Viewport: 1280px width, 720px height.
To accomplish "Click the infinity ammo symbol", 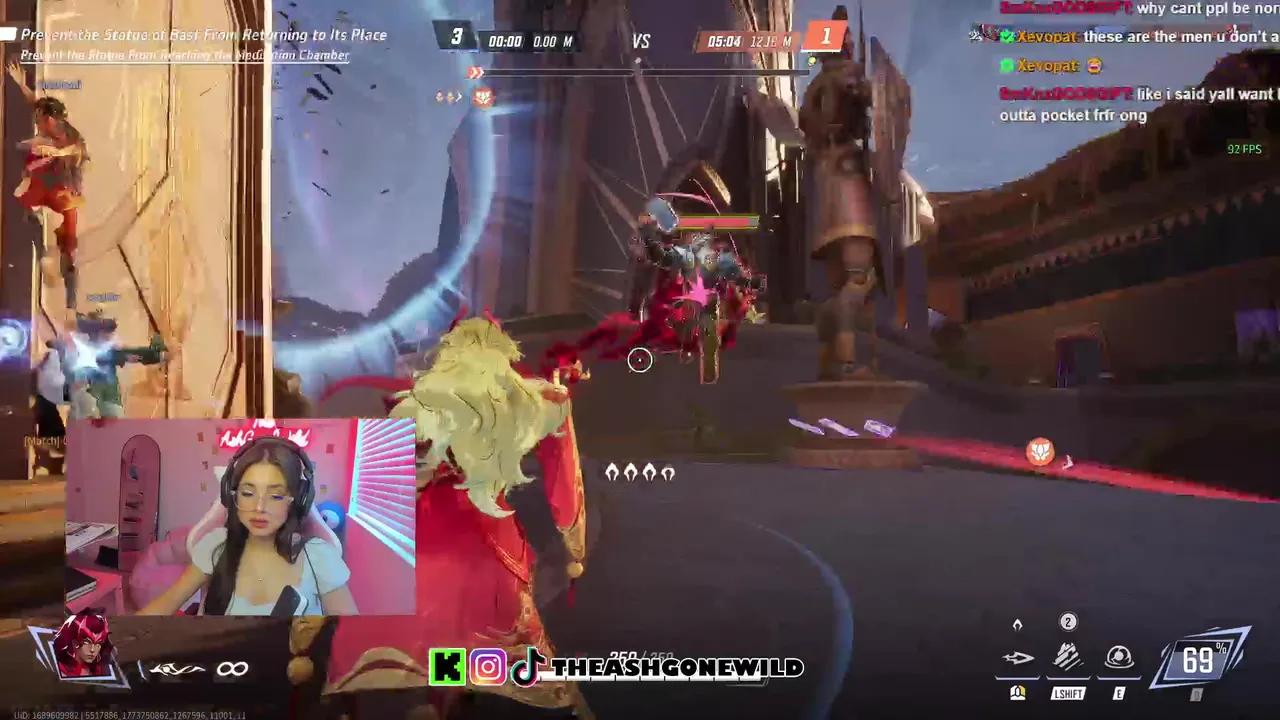I will pyautogui.click(x=233, y=668).
